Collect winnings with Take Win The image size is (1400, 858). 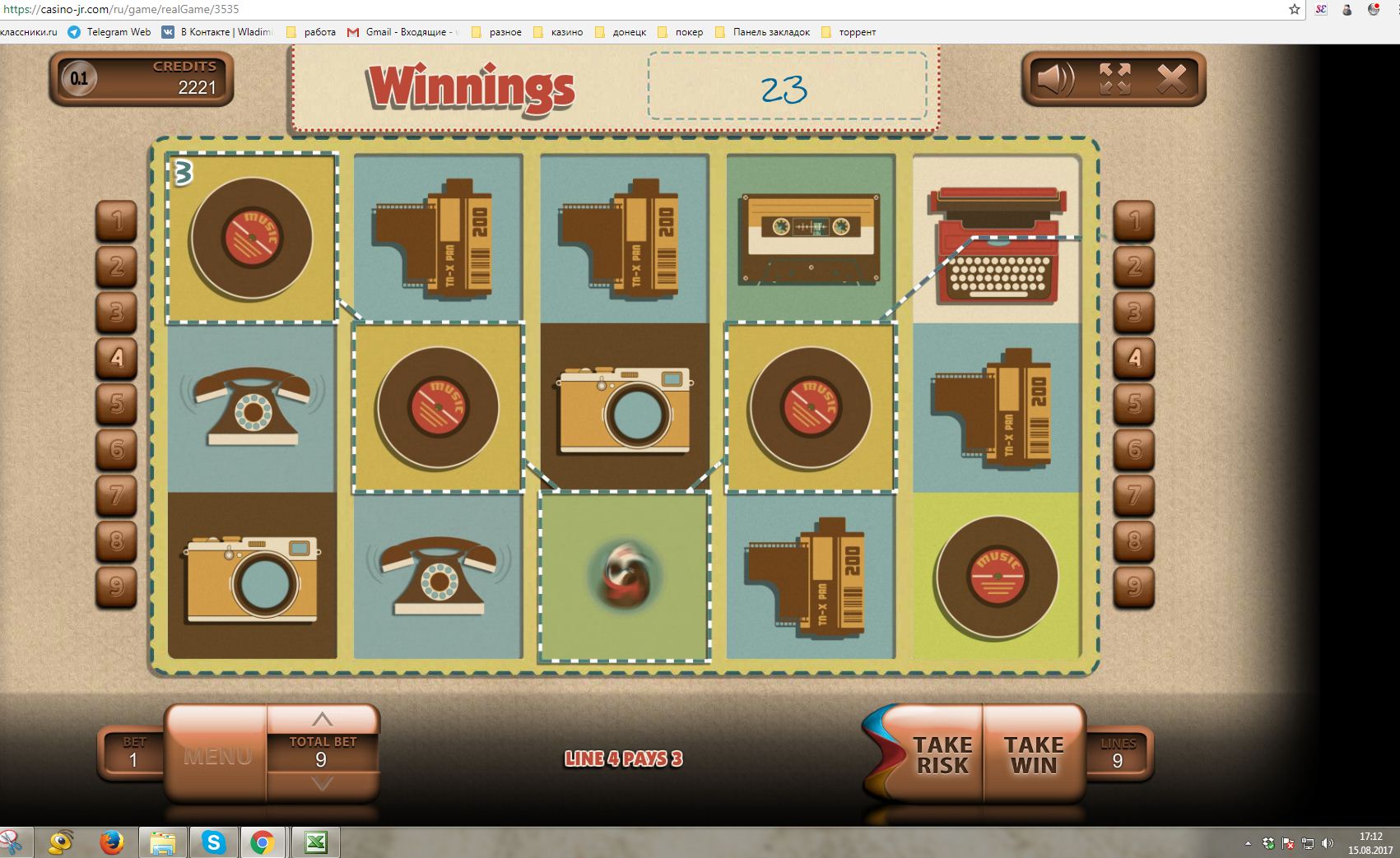click(x=1034, y=754)
